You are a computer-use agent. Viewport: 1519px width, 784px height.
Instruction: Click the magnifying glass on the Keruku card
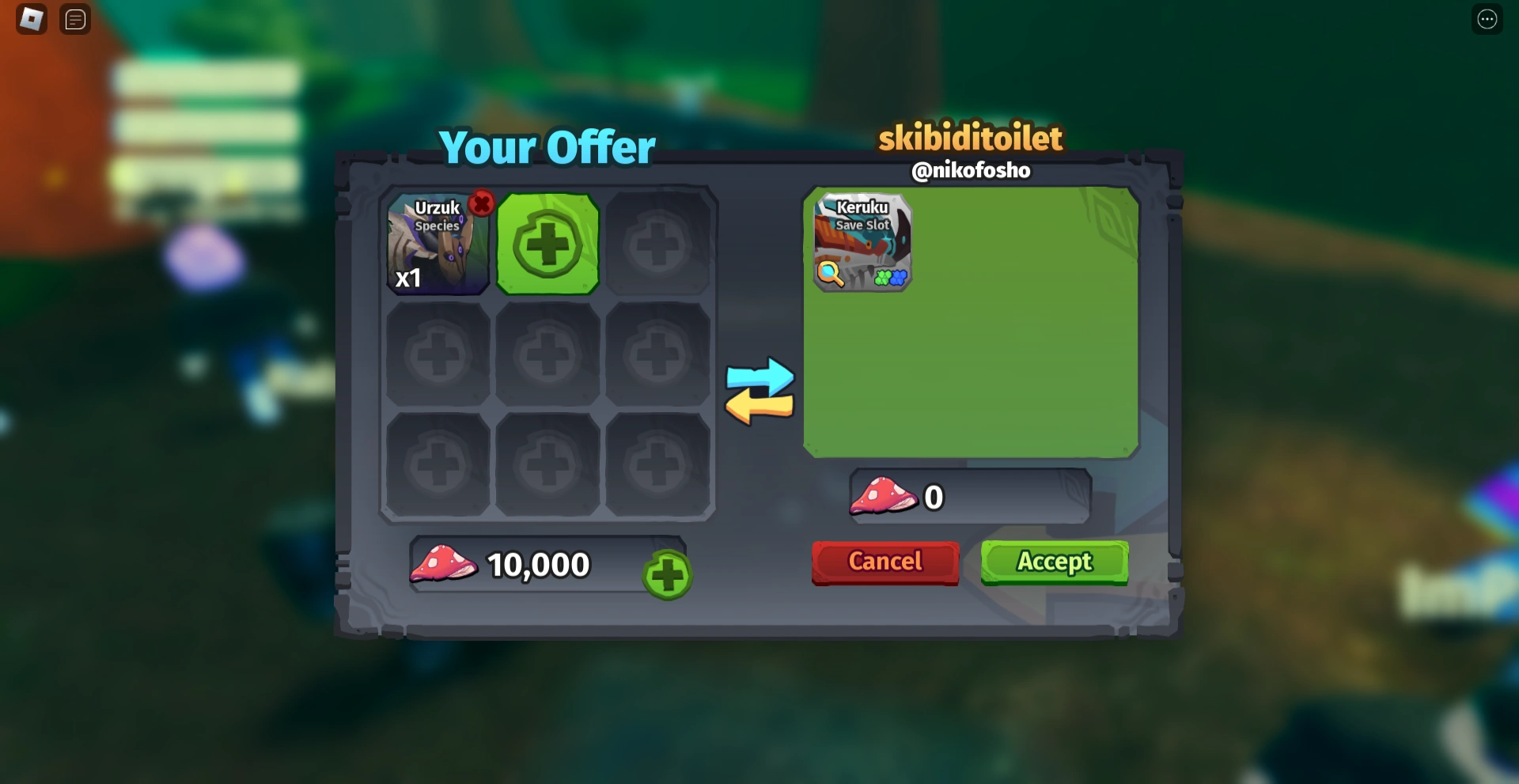[x=828, y=273]
